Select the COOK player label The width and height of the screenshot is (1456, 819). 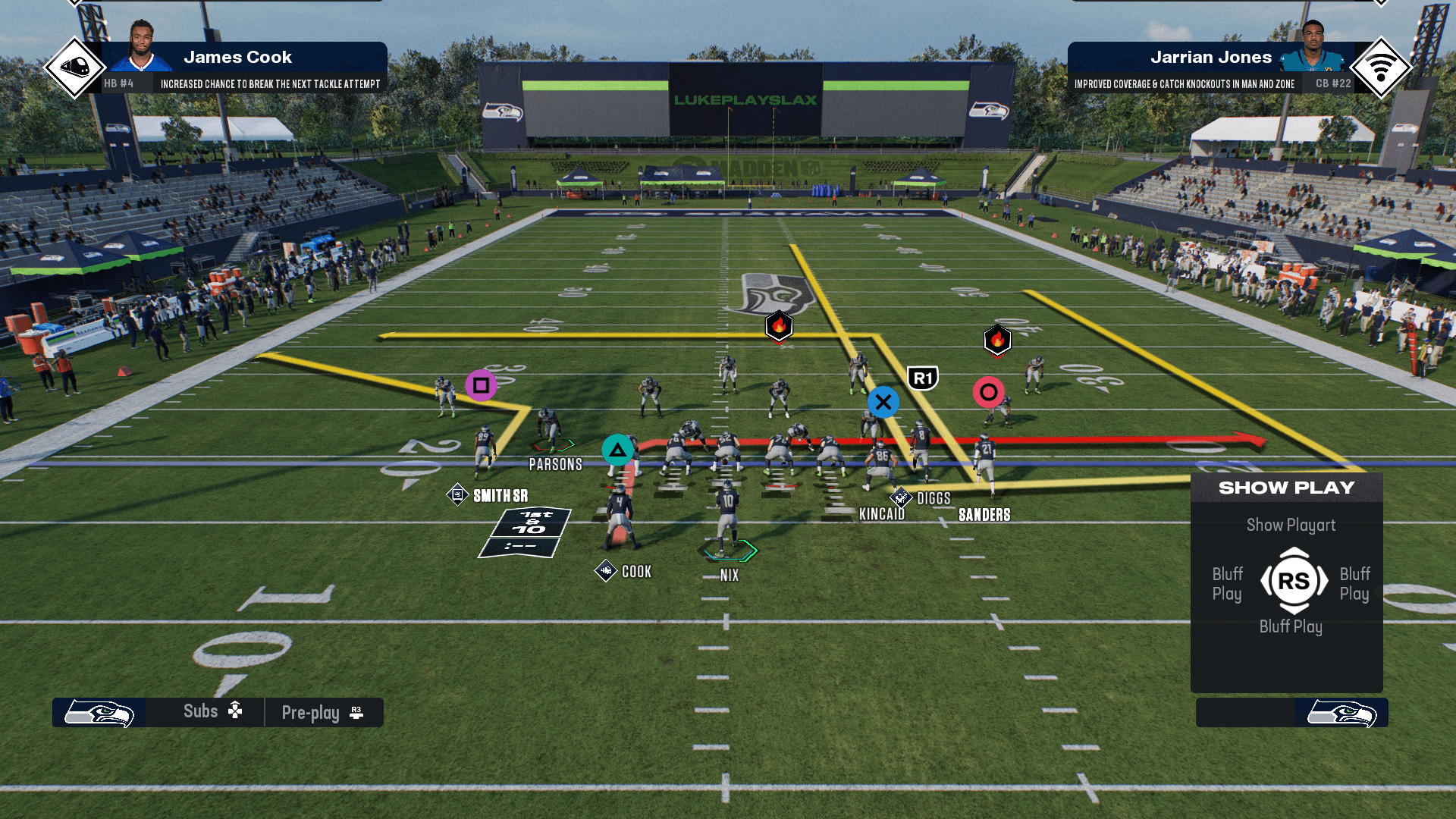click(636, 572)
